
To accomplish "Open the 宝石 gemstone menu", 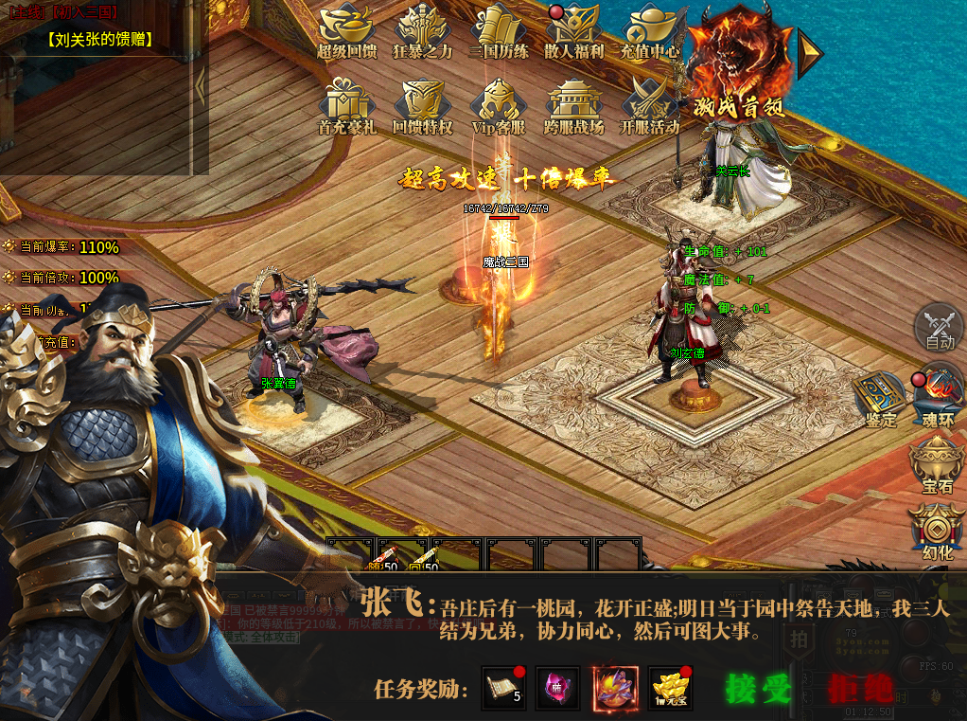I will pos(938,465).
